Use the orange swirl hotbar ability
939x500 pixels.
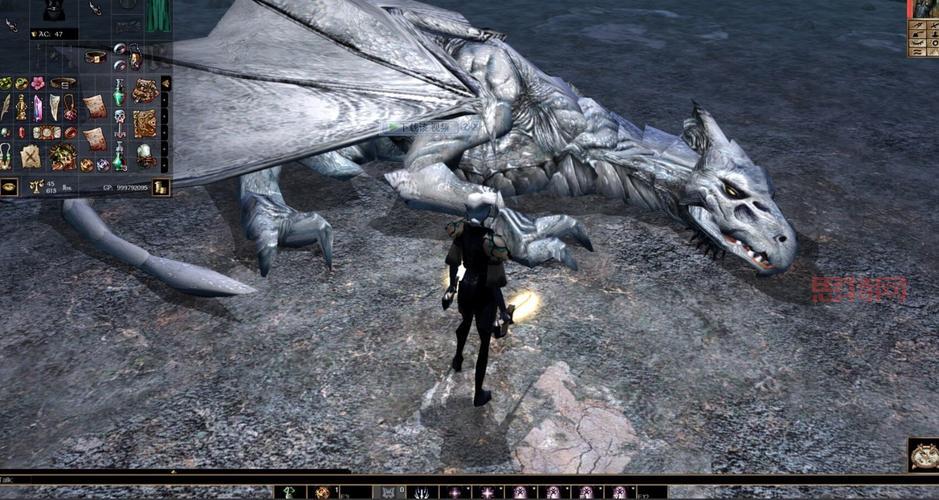[x=322, y=492]
